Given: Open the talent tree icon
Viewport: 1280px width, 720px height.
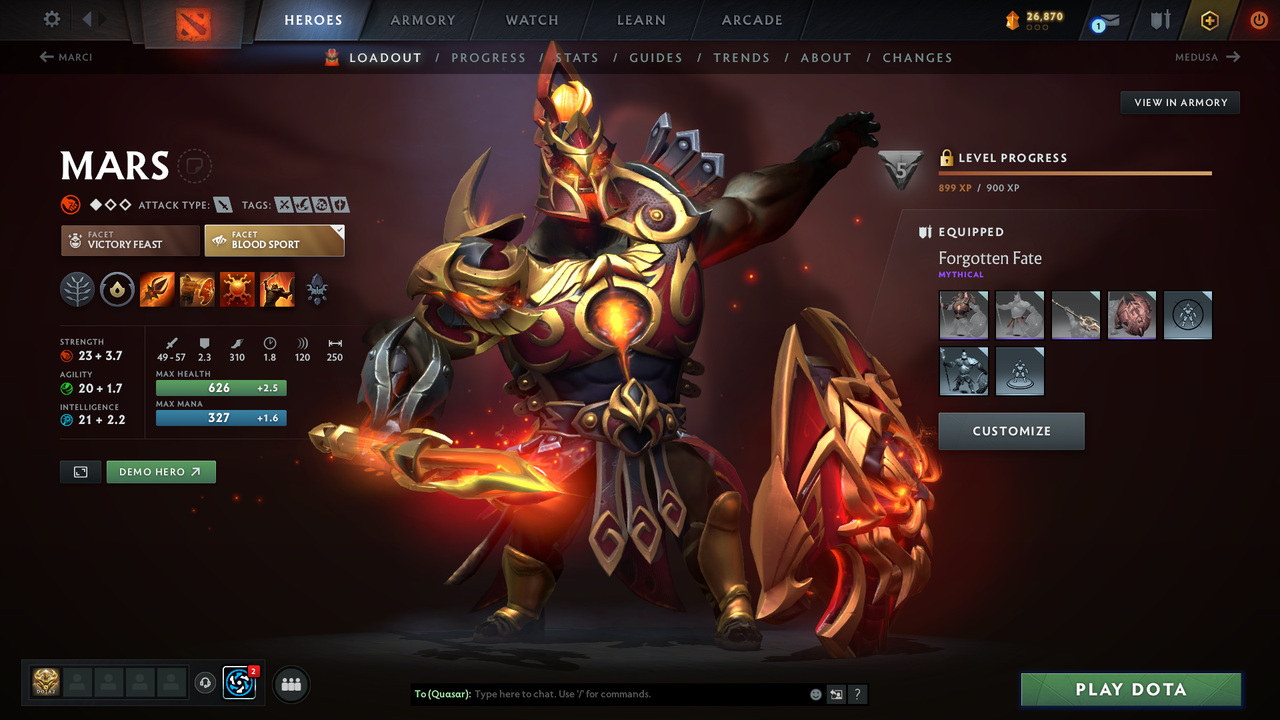Looking at the screenshot, I should 78,290.
